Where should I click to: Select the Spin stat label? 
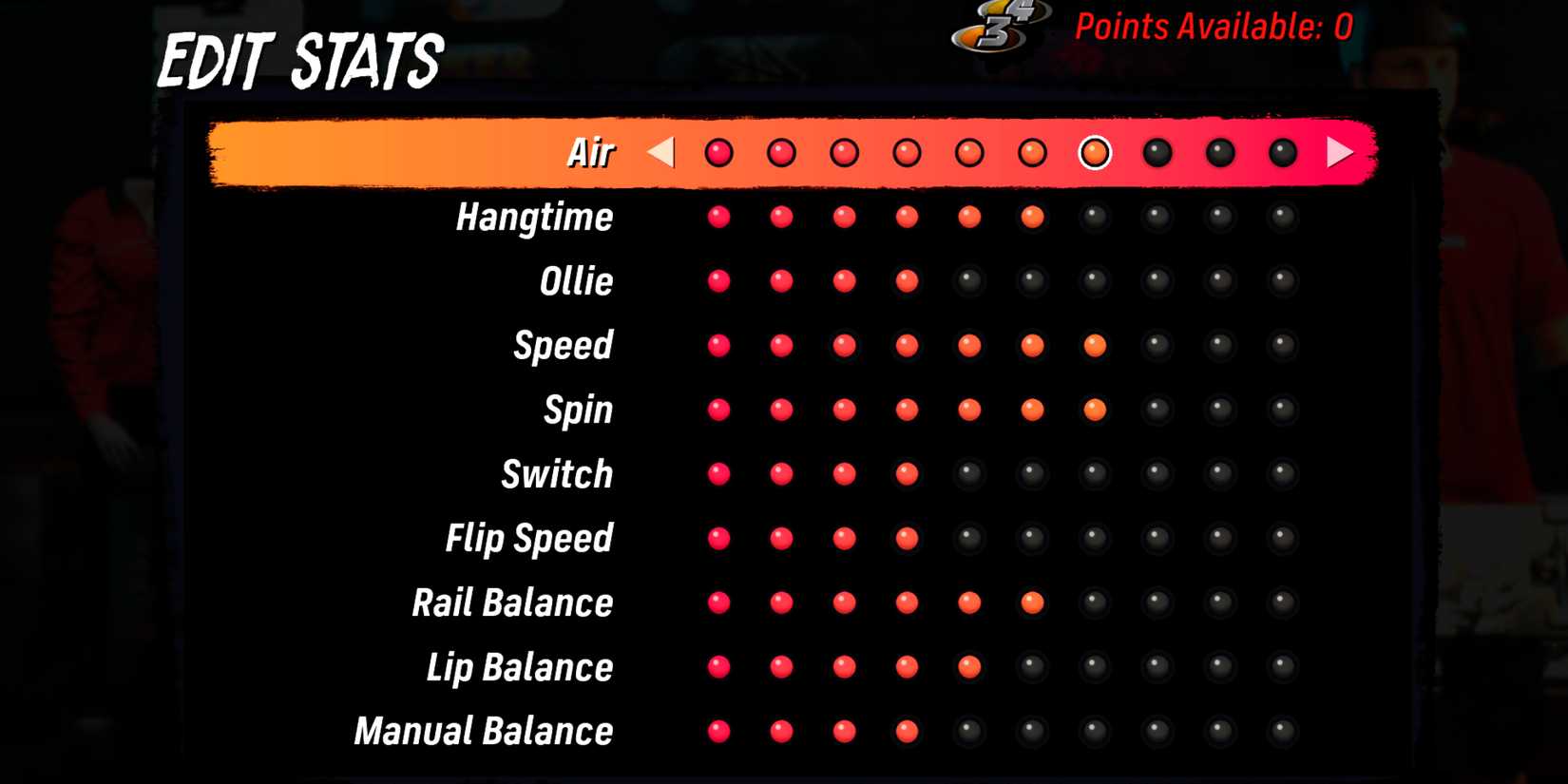click(577, 410)
